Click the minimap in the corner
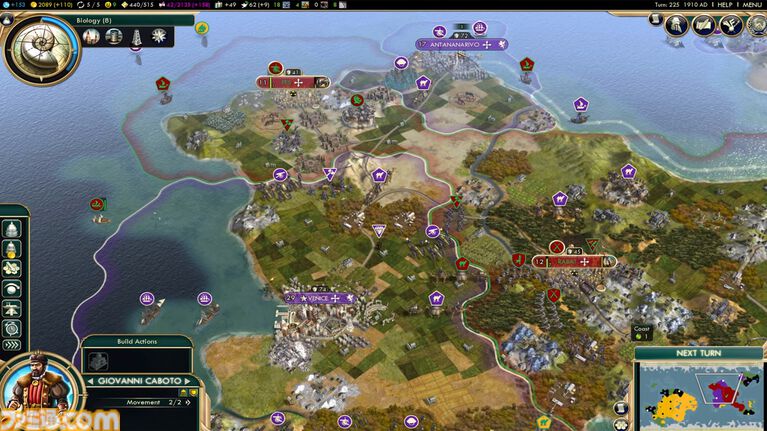This screenshot has height=431, width=767. (701, 396)
